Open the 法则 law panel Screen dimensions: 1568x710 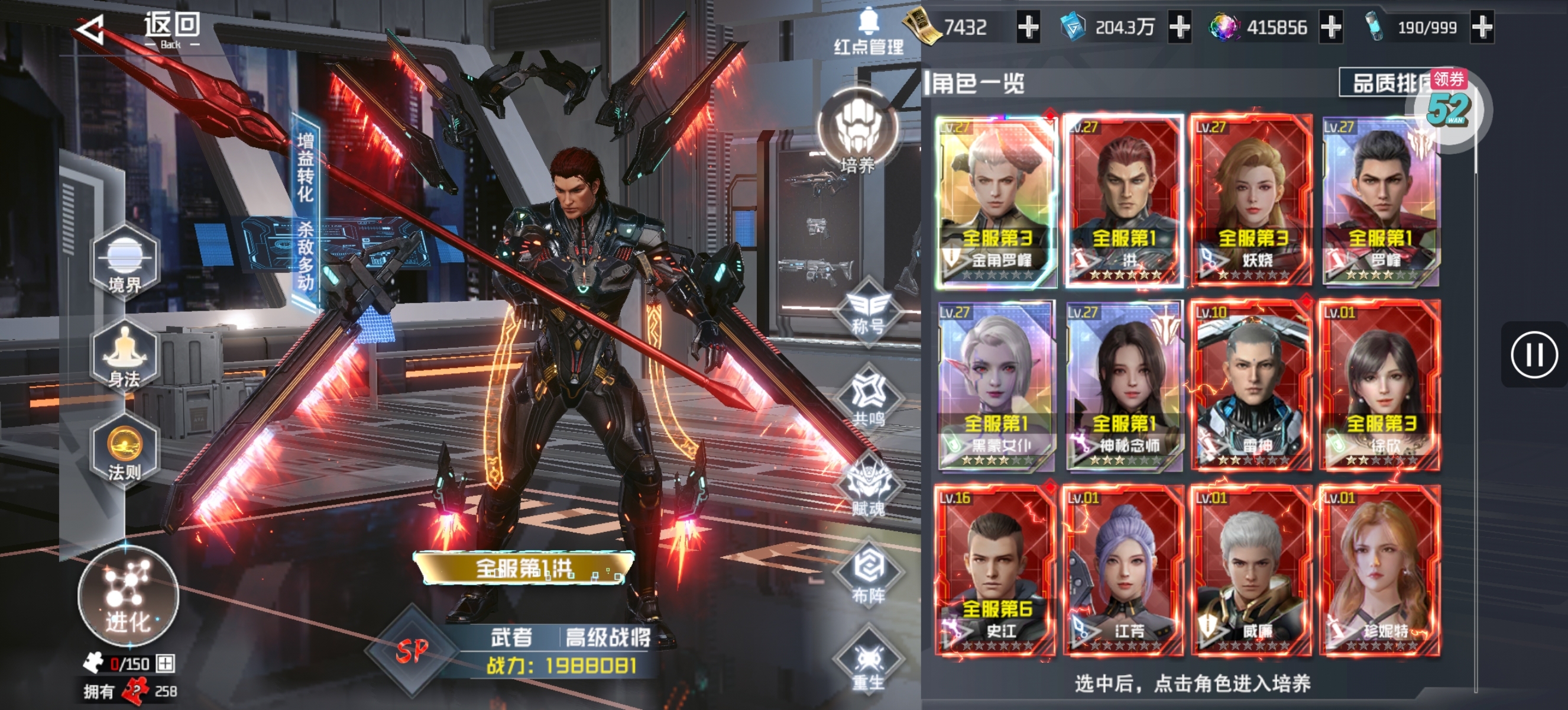tap(125, 452)
